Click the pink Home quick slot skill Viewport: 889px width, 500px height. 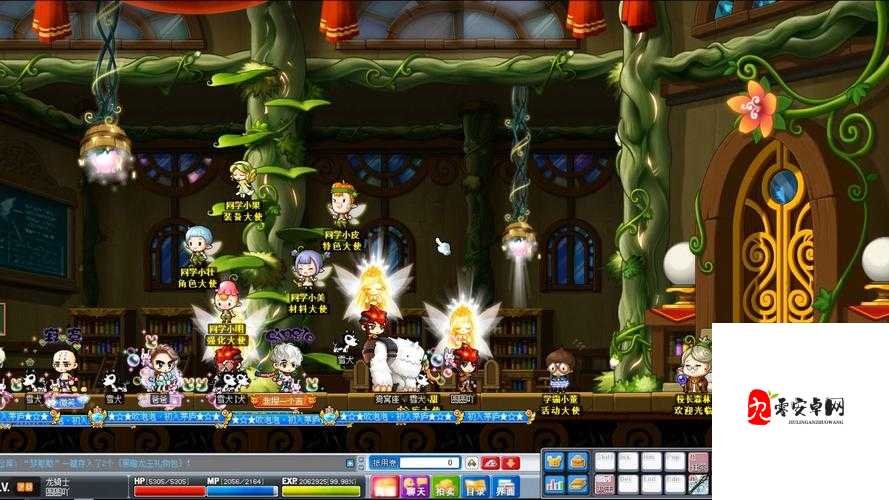(698, 462)
